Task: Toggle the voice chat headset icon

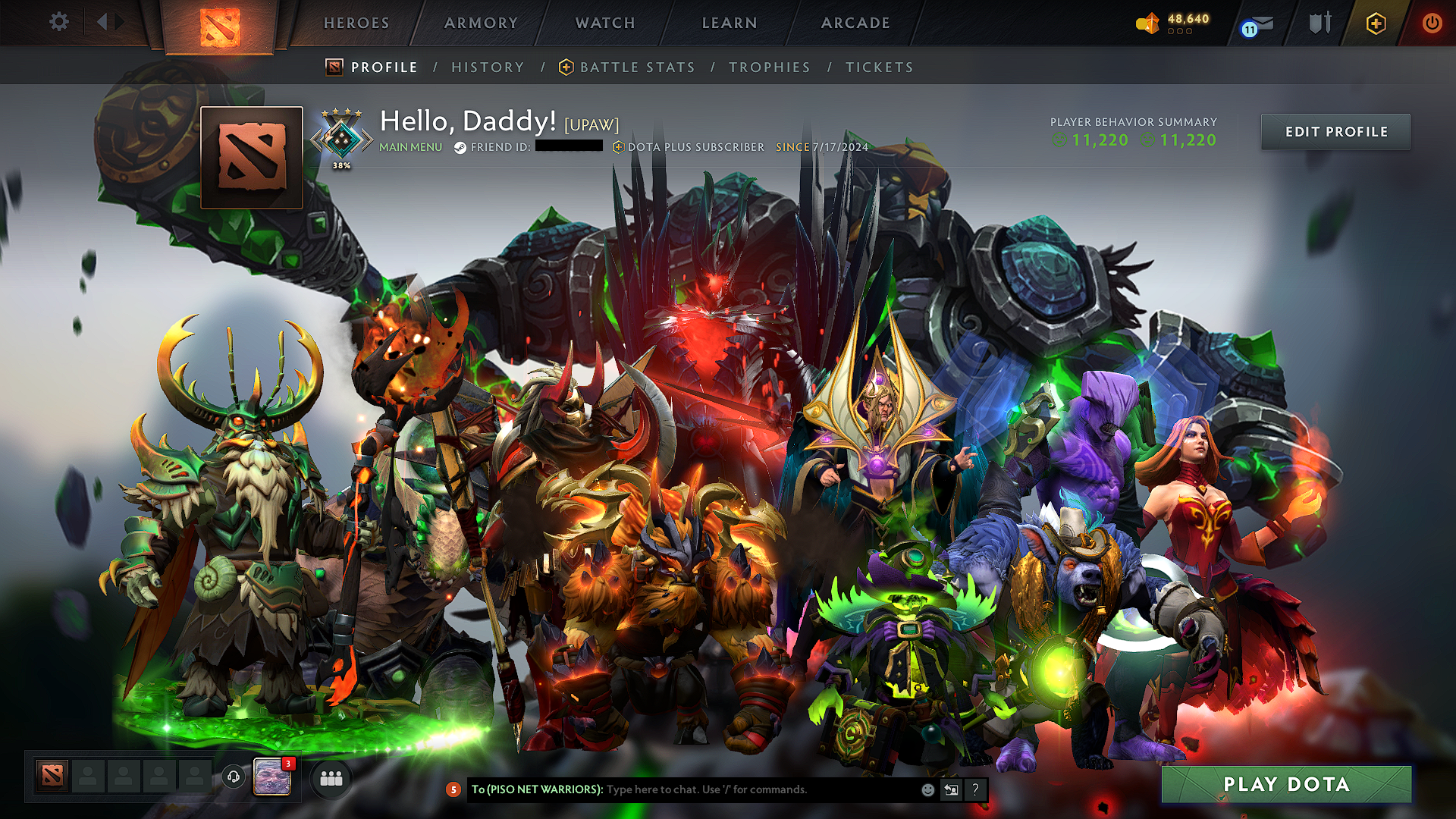Action: coord(234,777)
